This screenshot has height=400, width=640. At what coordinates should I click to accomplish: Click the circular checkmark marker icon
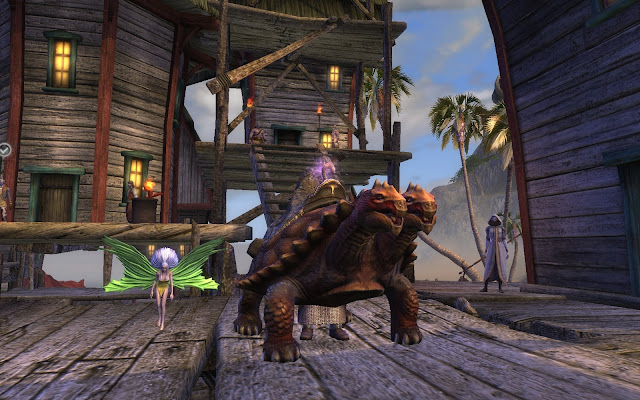pos(6,150)
